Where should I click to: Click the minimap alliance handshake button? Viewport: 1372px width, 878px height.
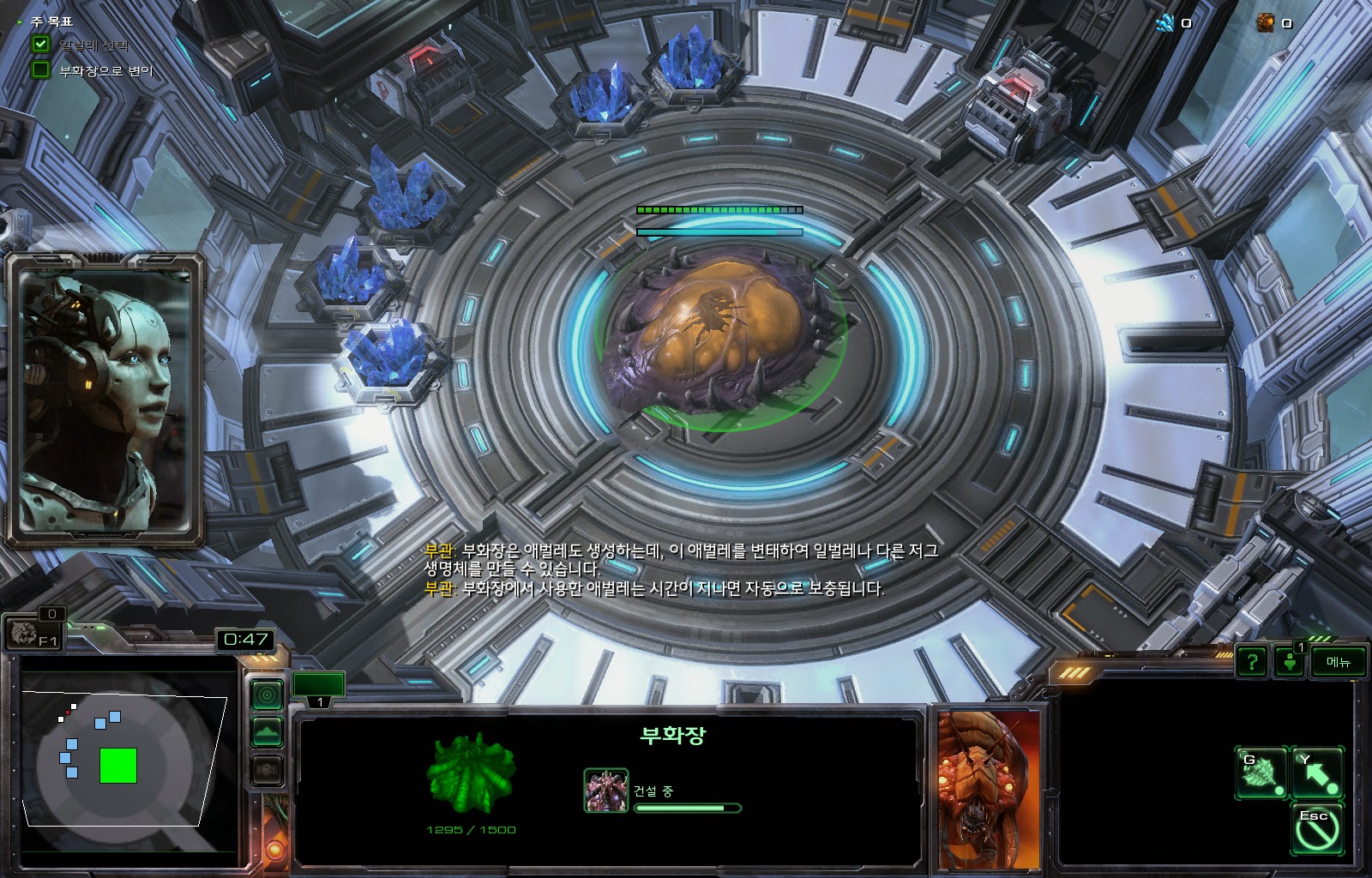pyautogui.click(x=268, y=770)
